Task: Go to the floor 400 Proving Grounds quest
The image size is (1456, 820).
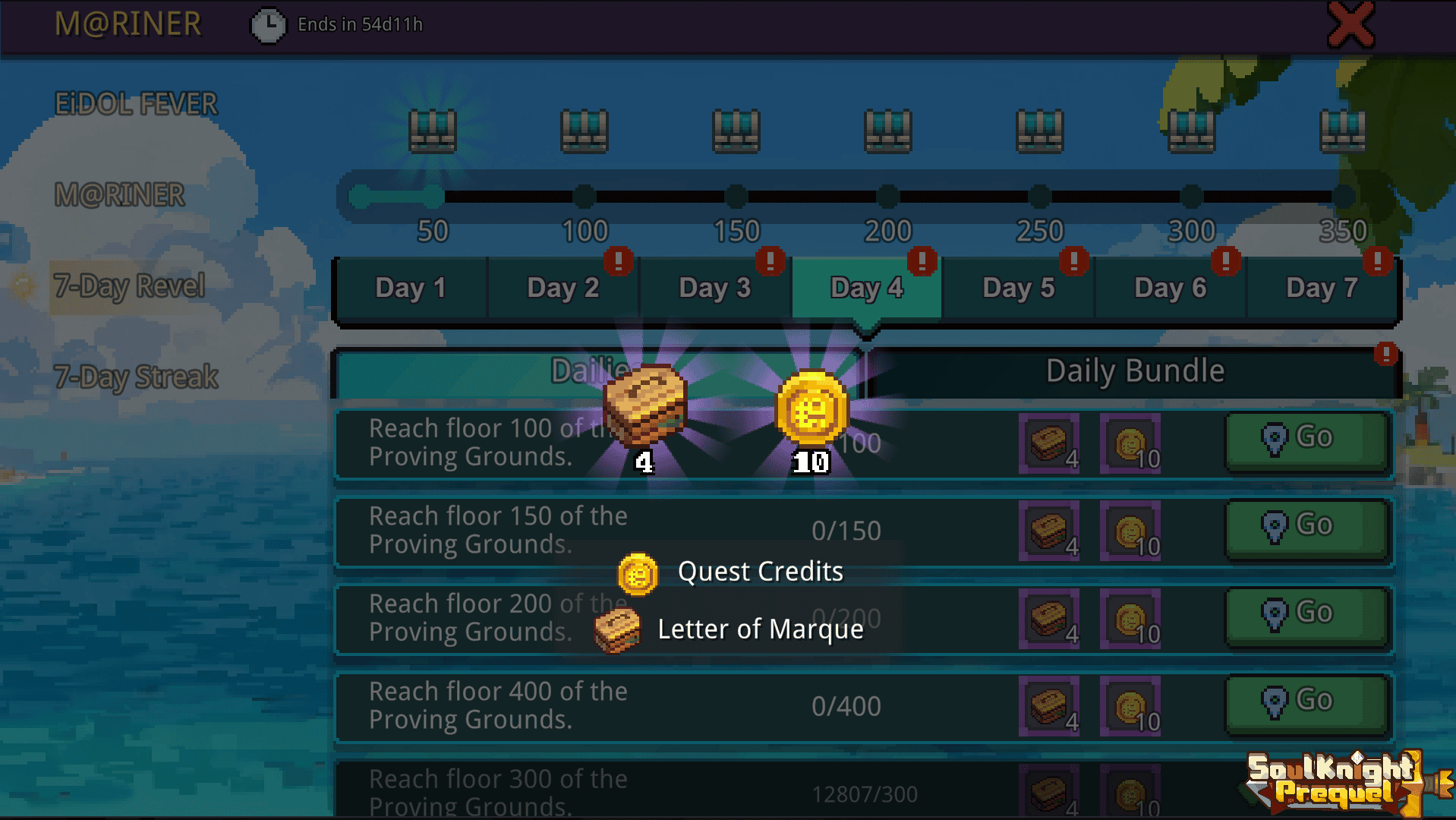Action: [x=1306, y=702]
